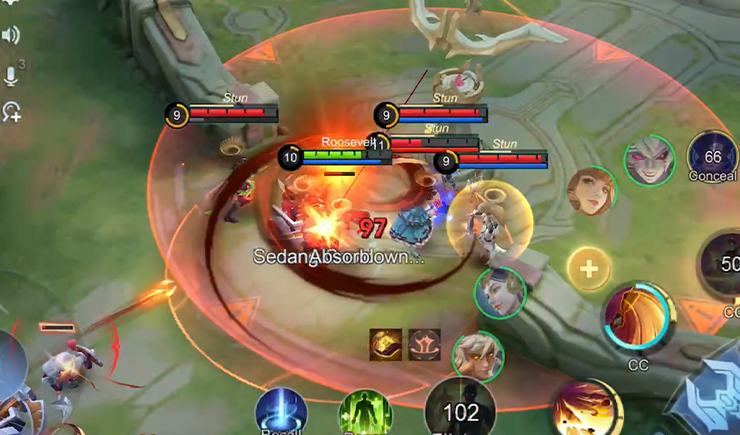This screenshot has width=740, height=435.
Task: Tap the red crest item icon
Action: tap(422, 344)
